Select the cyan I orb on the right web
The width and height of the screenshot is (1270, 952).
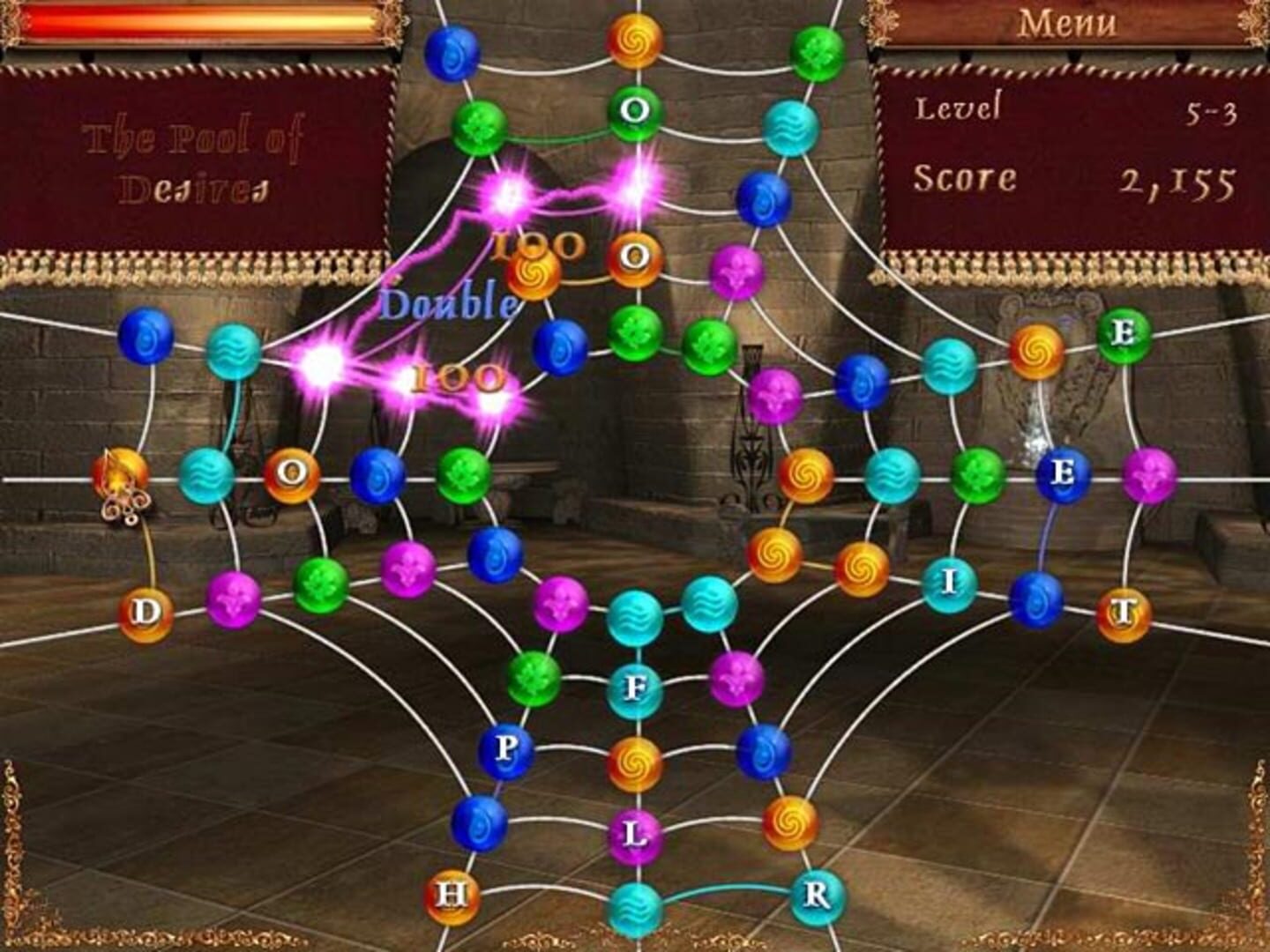coord(948,582)
